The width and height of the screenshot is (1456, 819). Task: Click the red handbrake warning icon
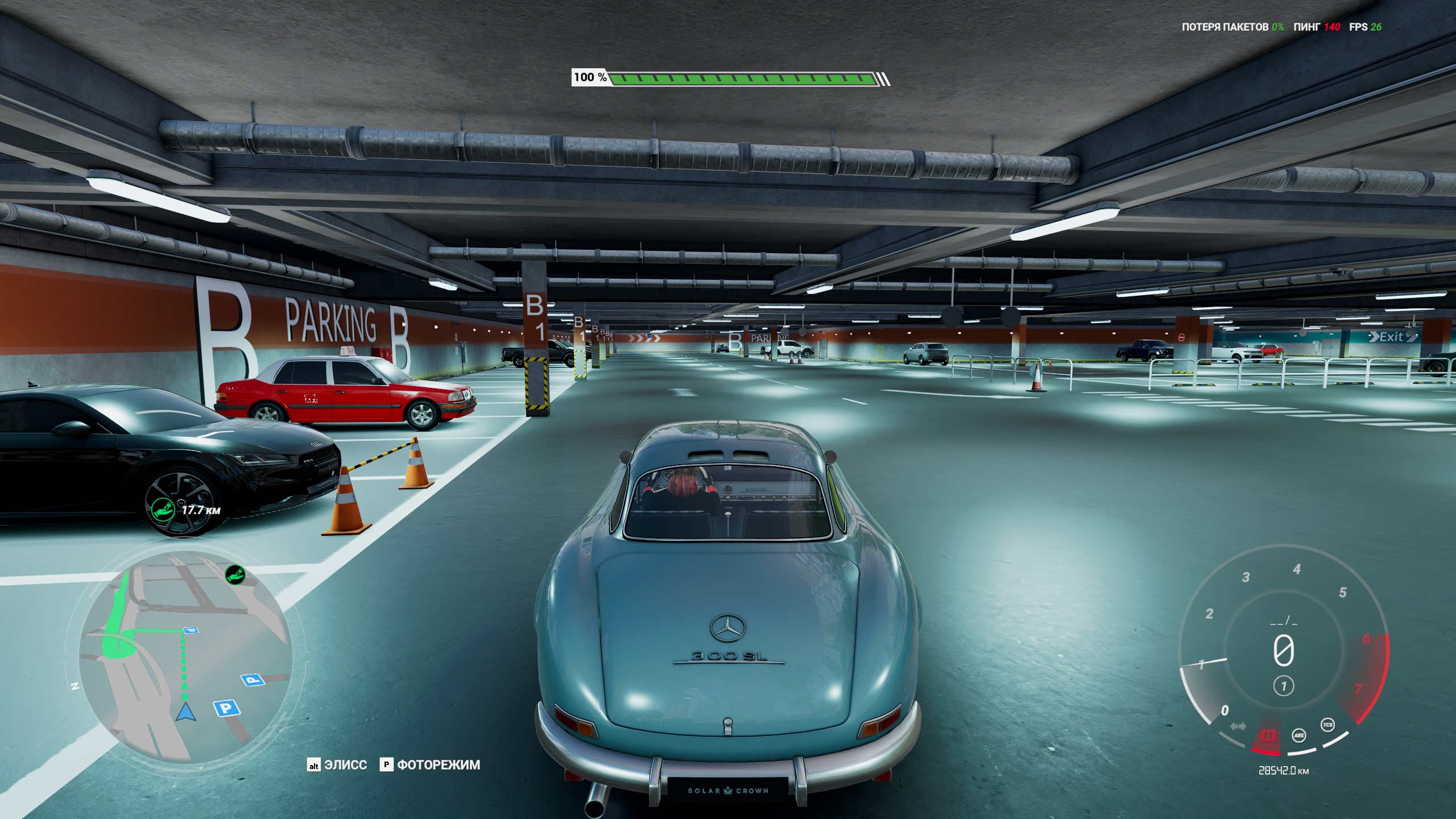point(1268,736)
